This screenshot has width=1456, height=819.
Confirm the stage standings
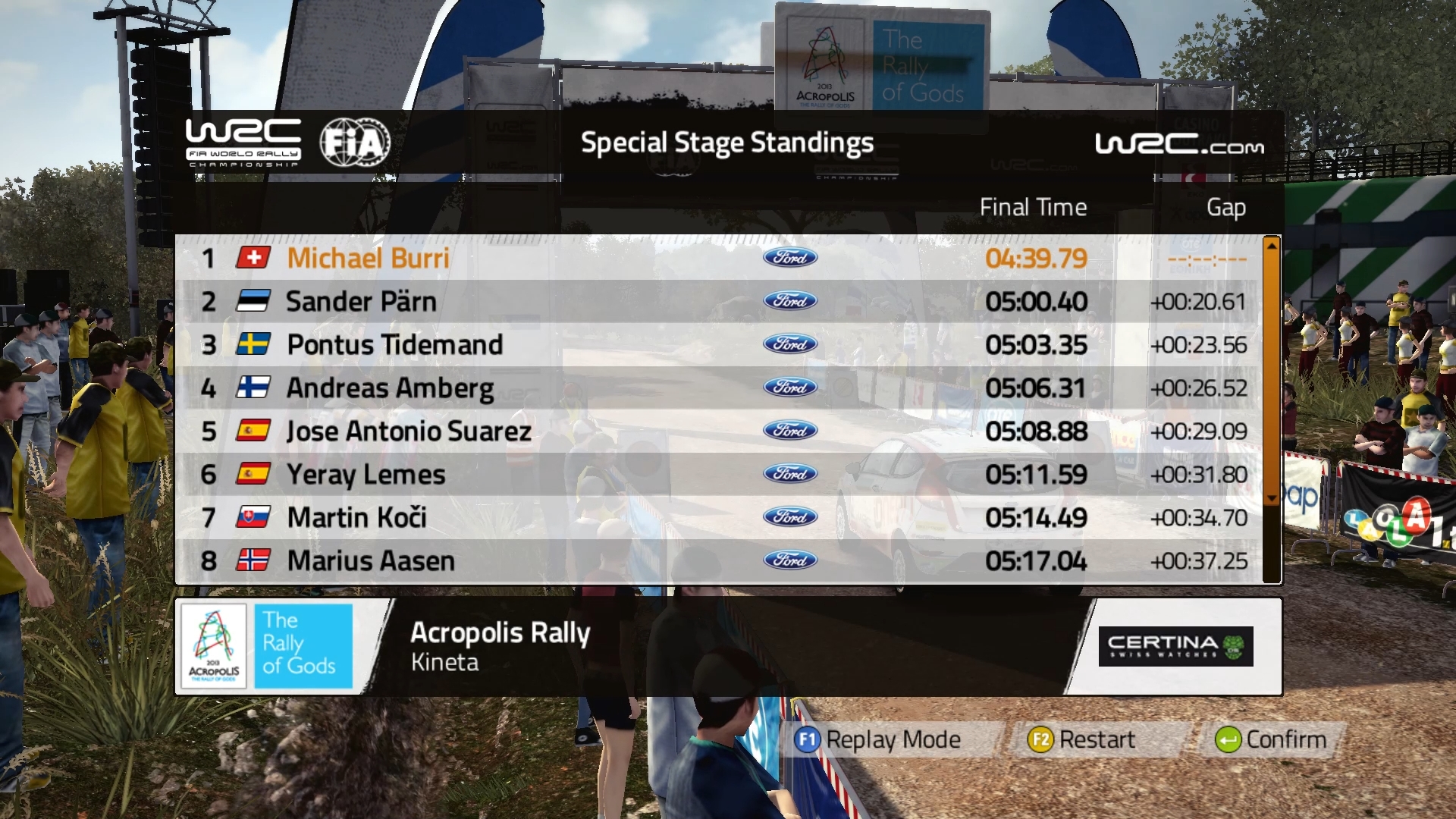pyautogui.click(x=1271, y=739)
